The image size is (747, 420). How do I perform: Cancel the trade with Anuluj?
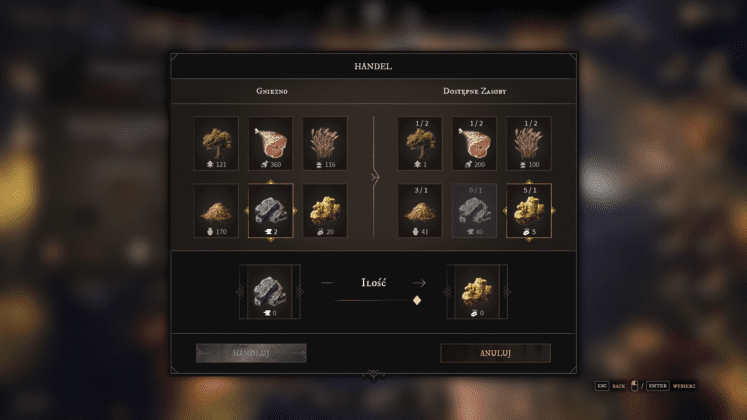pyautogui.click(x=495, y=353)
